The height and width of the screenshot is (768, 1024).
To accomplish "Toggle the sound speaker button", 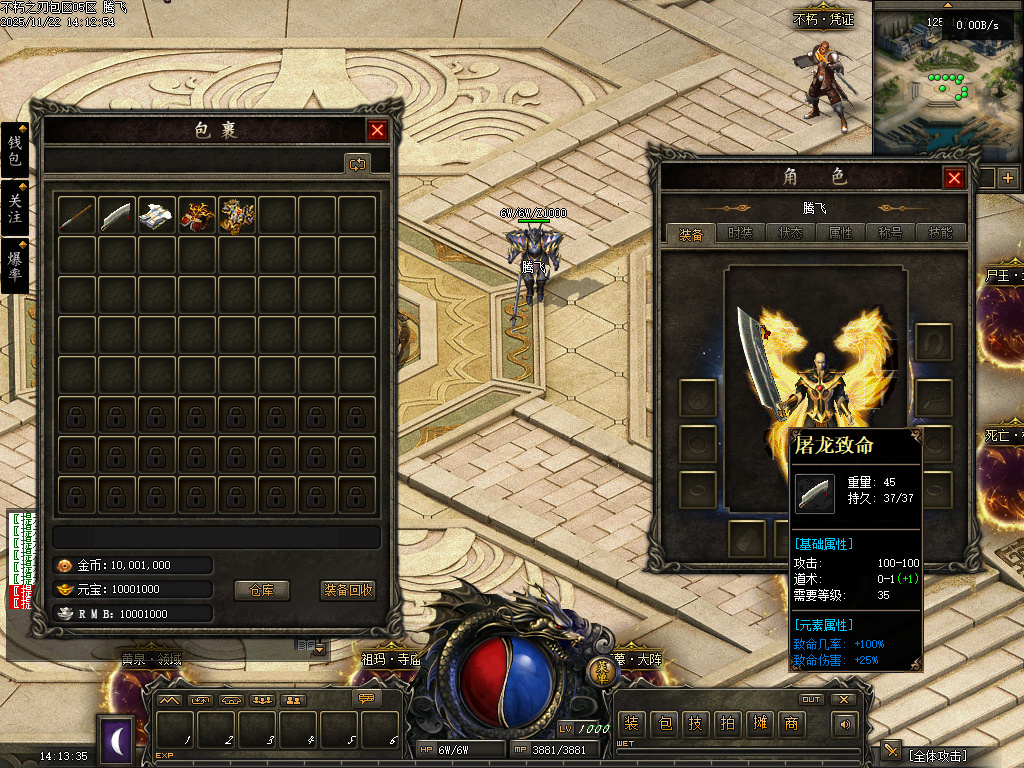I will tap(847, 724).
